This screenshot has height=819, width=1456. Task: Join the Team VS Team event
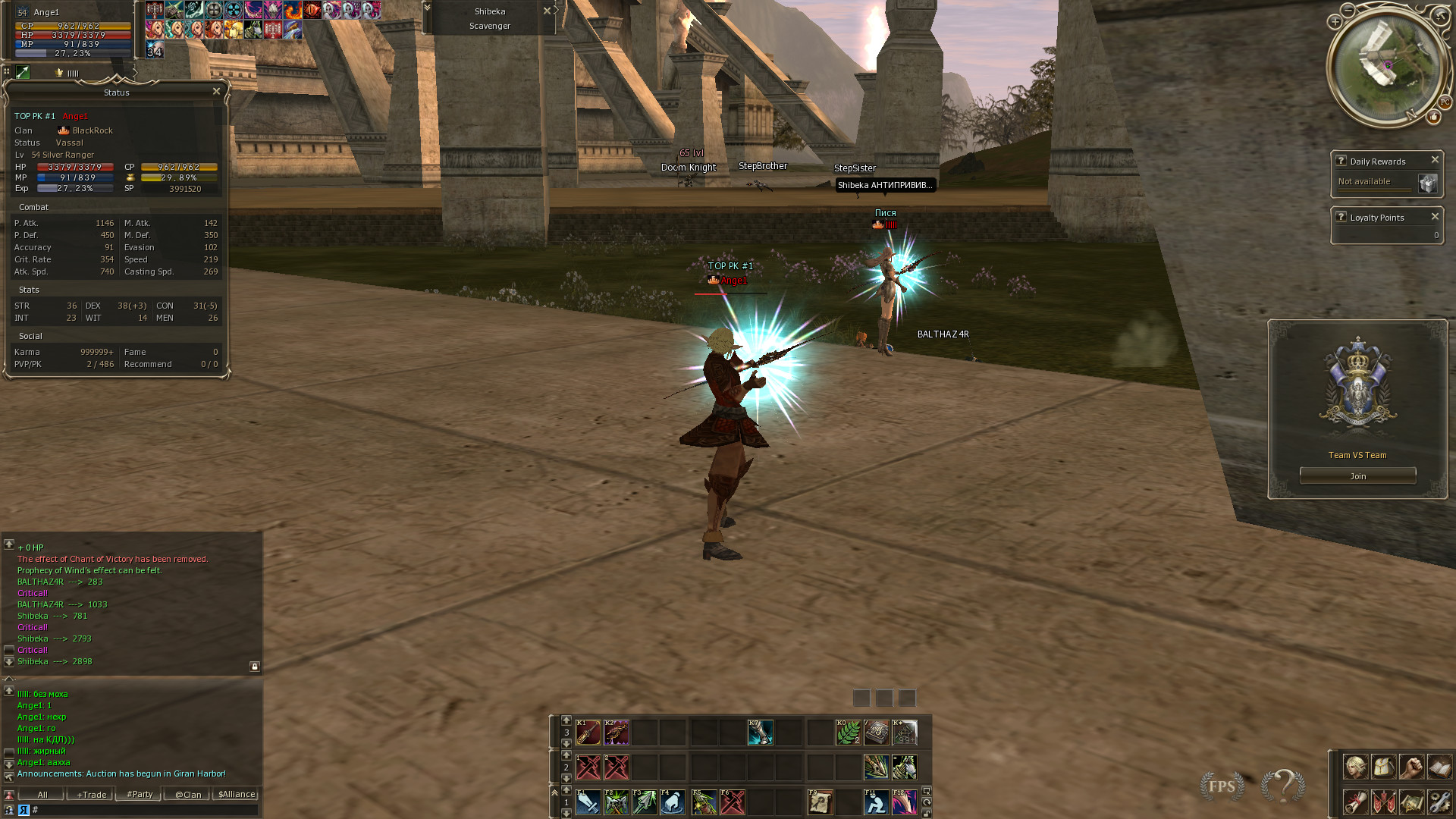[1357, 476]
